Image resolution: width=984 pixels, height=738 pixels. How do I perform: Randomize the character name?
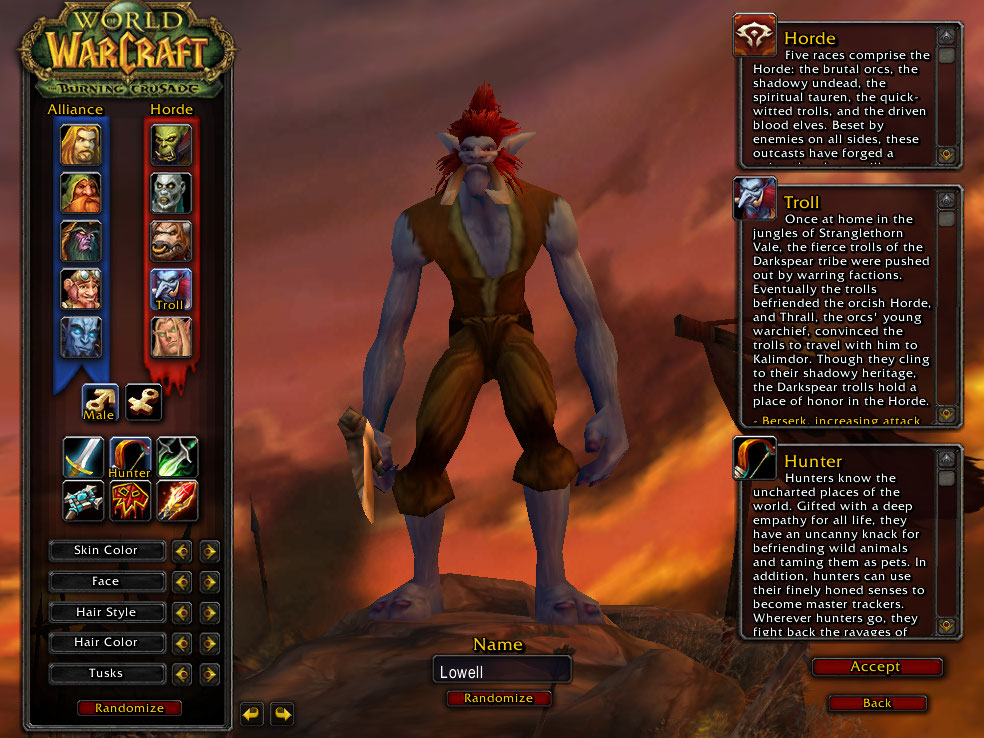(498, 698)
